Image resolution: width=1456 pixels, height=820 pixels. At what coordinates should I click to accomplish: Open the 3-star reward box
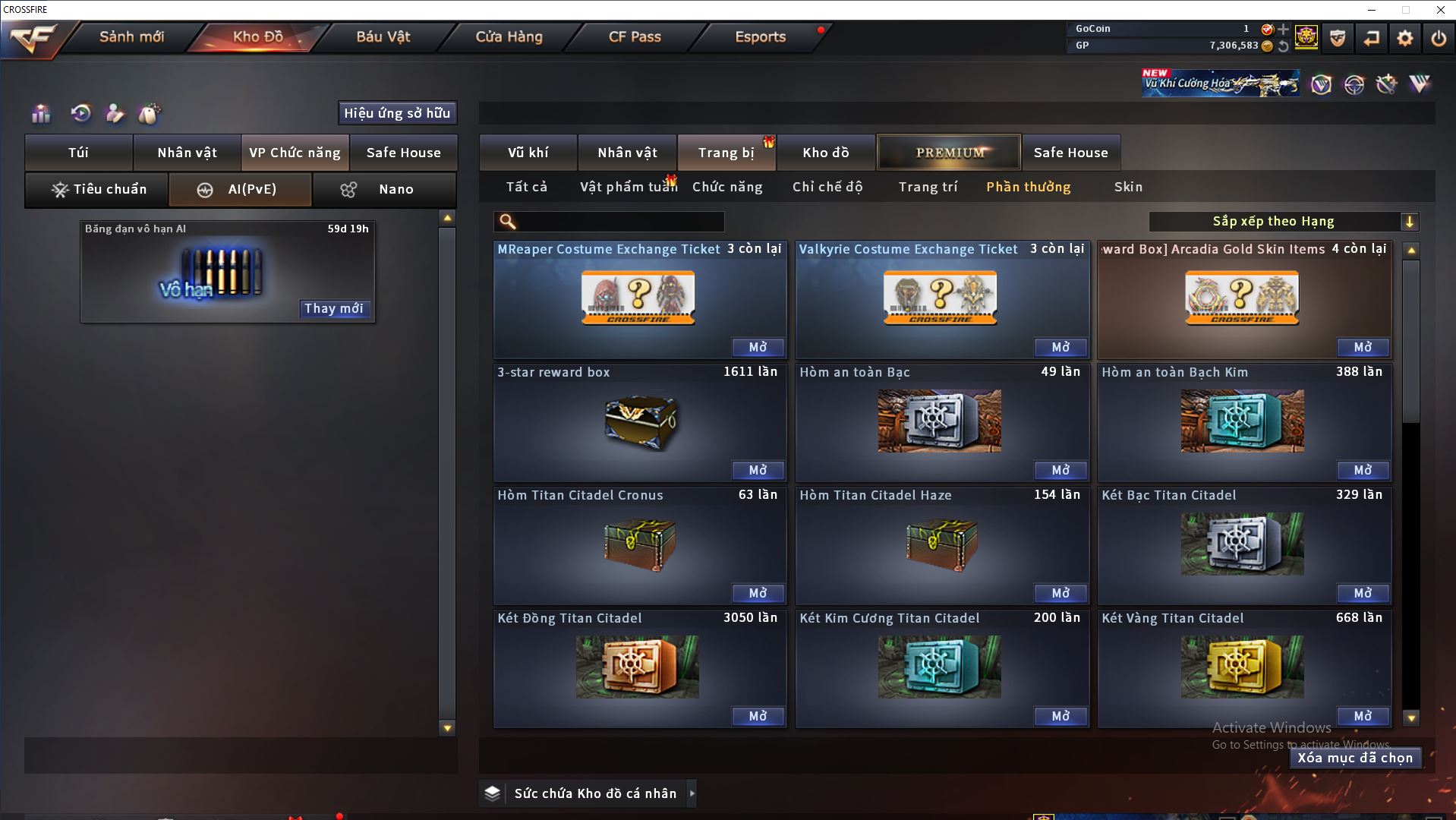[758, 470]
